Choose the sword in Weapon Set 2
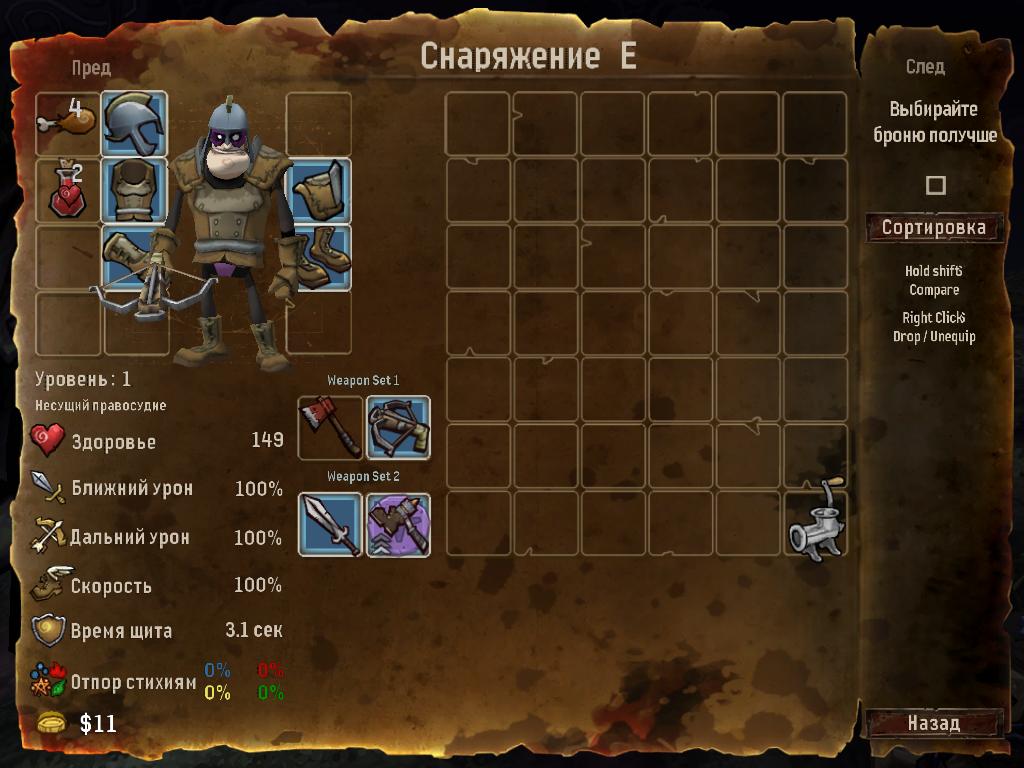 click(330, 525)
